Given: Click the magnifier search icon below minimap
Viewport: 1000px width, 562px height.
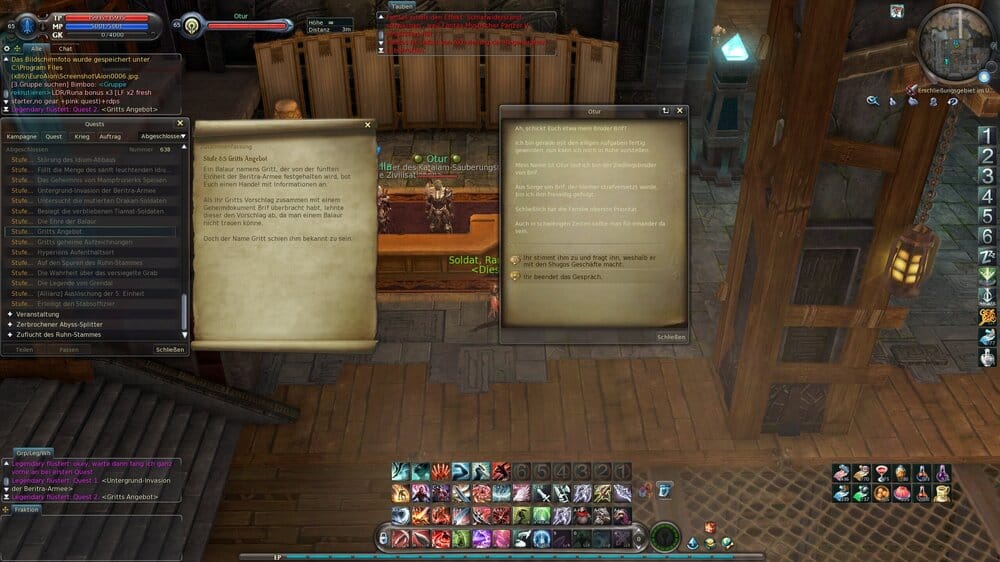Looking at the screenshot, I should pos(873,101).
